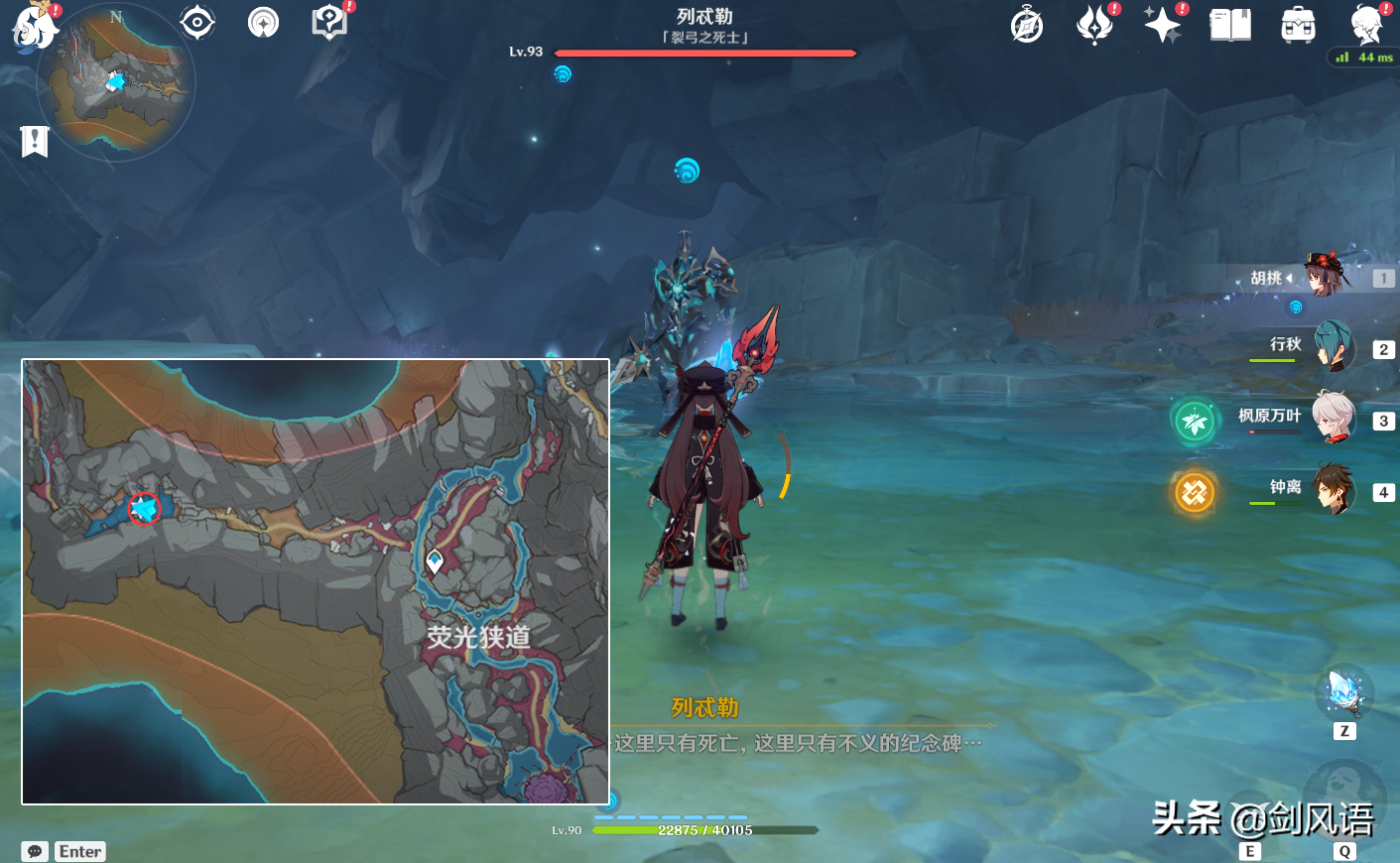Open the character menu icon
The image size is (1400, 863).
[1366, 25]
